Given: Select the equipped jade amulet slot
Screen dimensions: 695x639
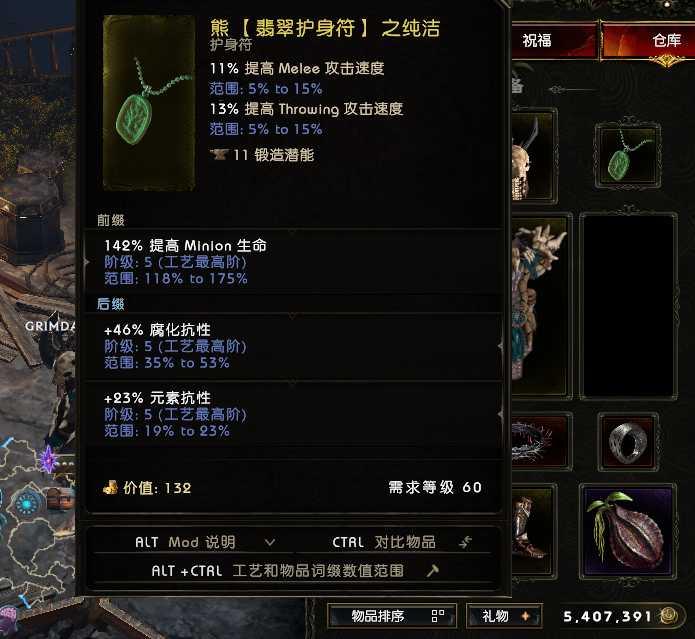Looking at the screenshot, I should 625,158.
